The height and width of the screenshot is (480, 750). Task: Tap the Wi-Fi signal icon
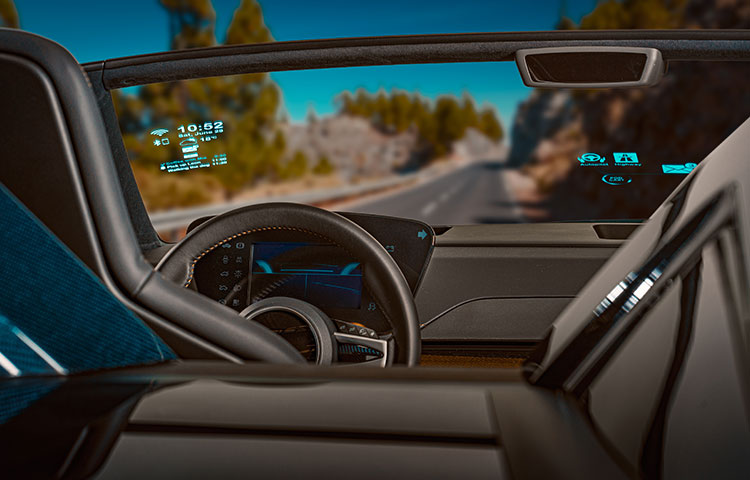[x=159, y=131]
